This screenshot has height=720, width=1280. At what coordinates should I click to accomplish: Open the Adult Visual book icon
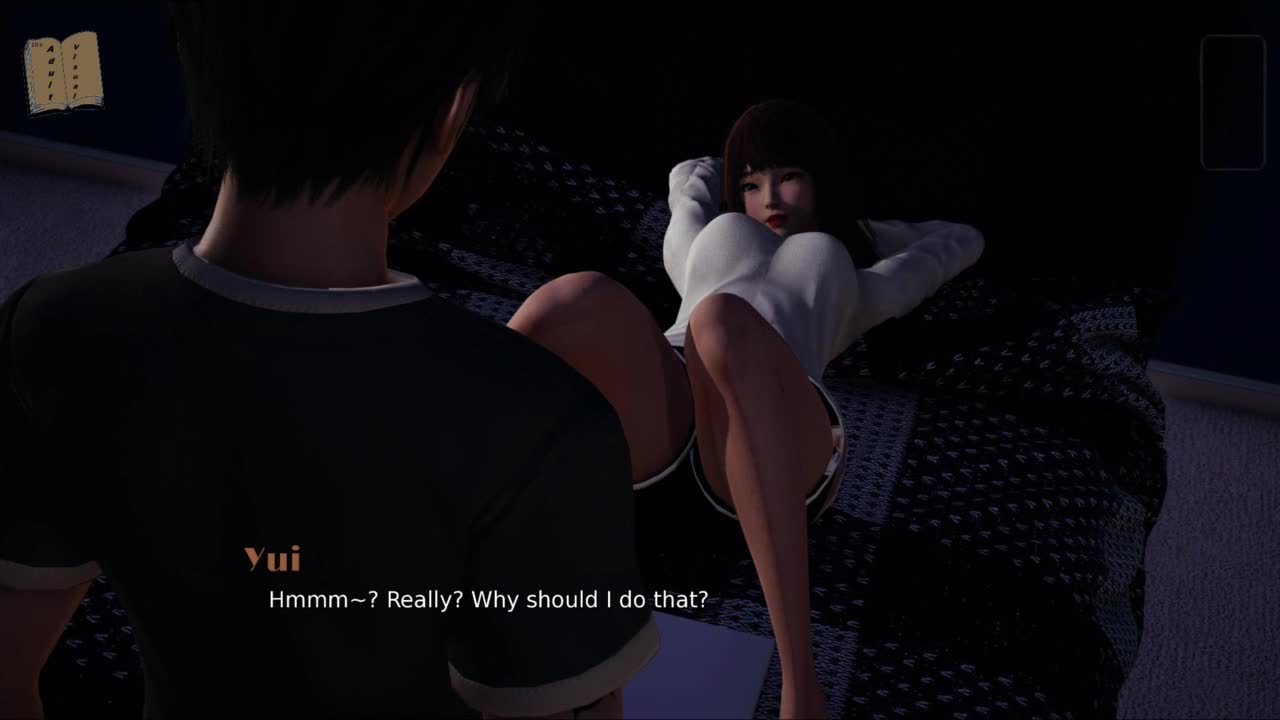click(63, 72)
